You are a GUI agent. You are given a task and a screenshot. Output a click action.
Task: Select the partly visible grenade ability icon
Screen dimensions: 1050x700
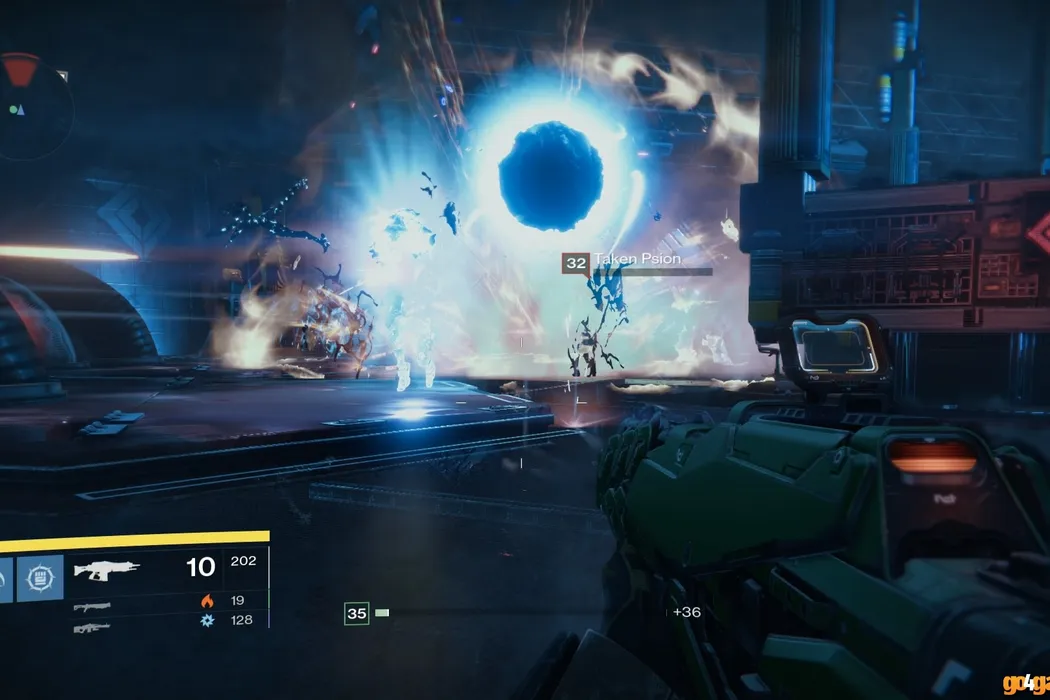click(5, 578)
